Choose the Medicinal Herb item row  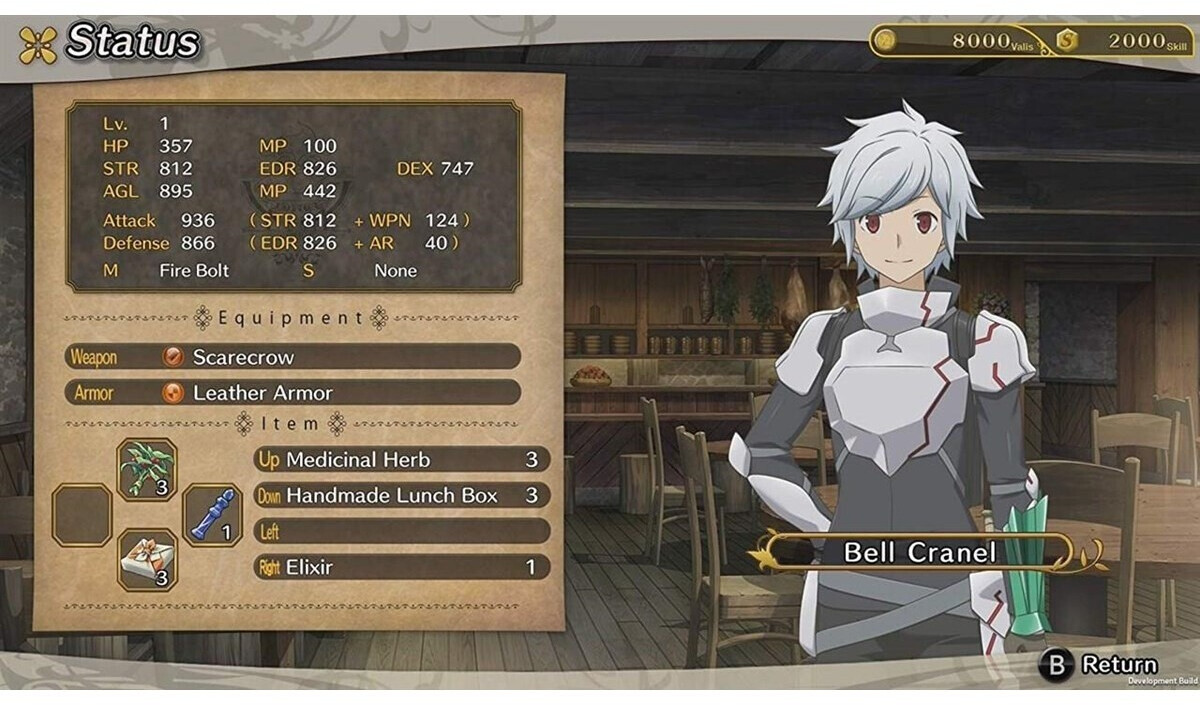401,460
